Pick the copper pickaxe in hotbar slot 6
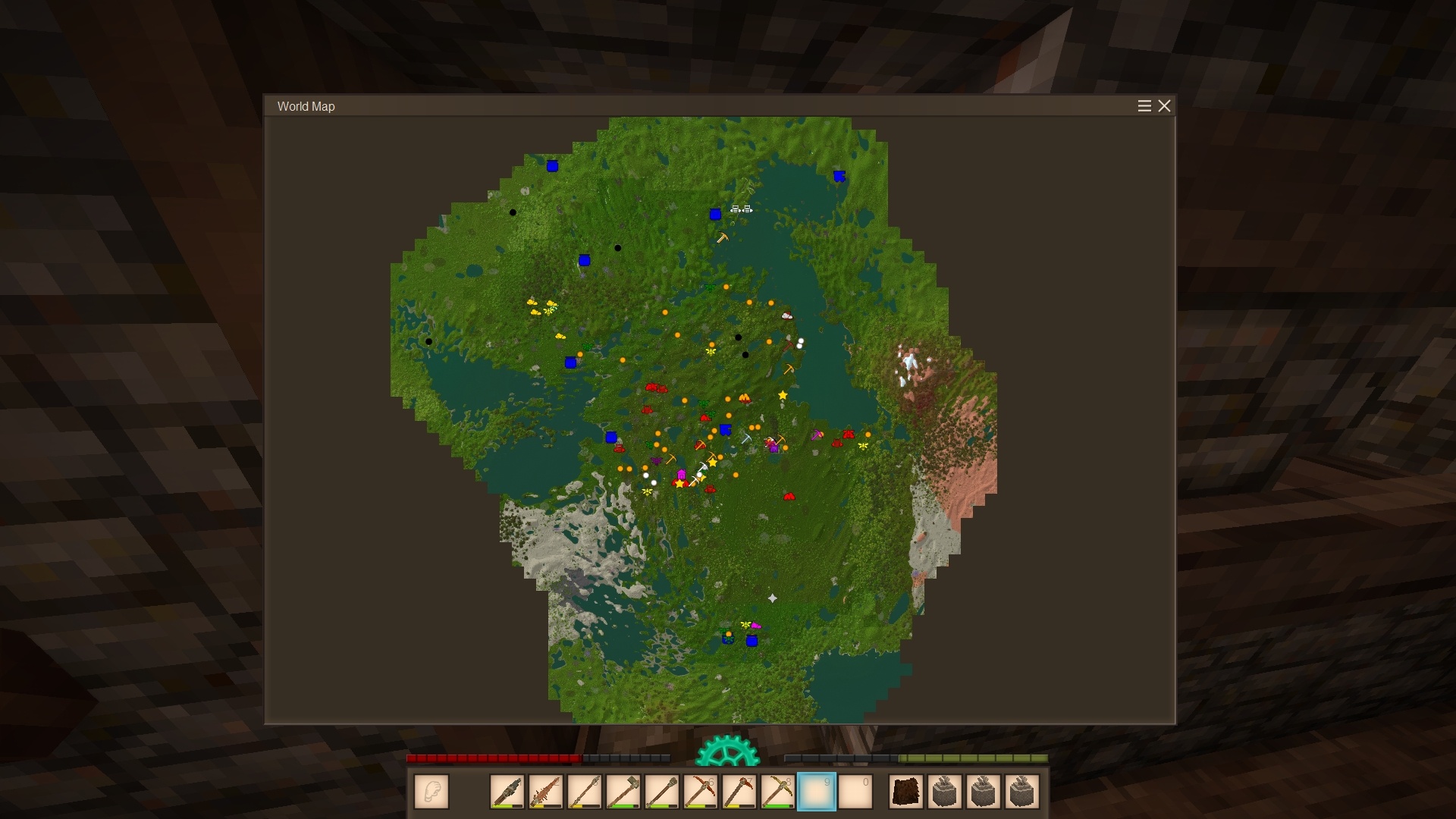The height and width of the screenshot is (819, 1456). 701,792
